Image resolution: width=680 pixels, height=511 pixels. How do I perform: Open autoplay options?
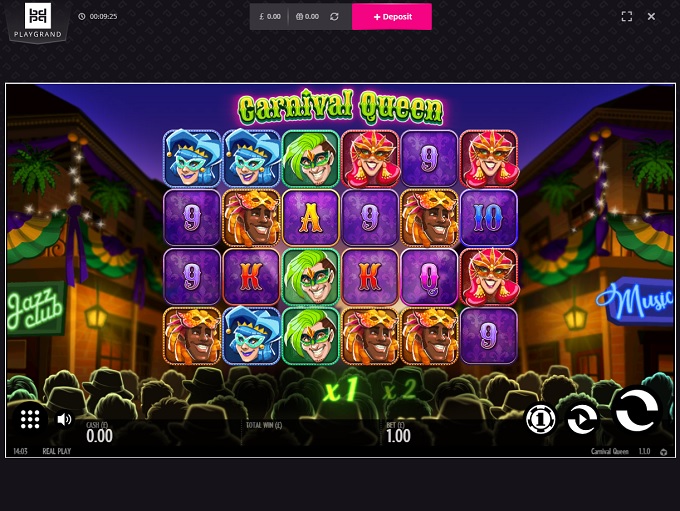coord(582,419)
